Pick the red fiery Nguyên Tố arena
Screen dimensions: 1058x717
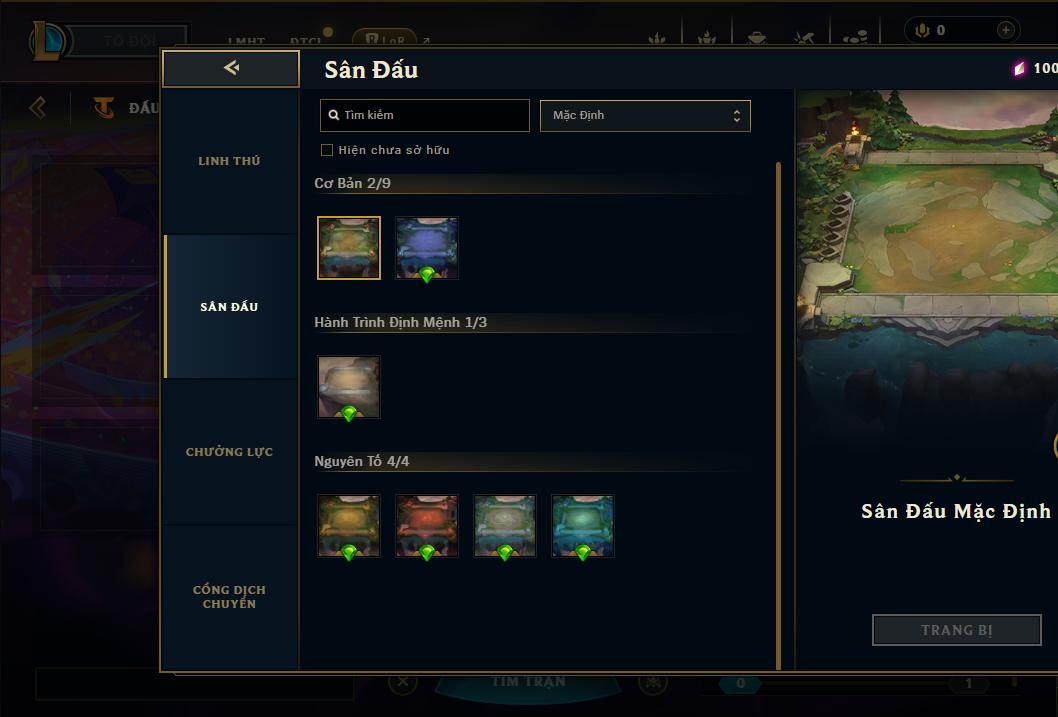[x=427, y=526]
